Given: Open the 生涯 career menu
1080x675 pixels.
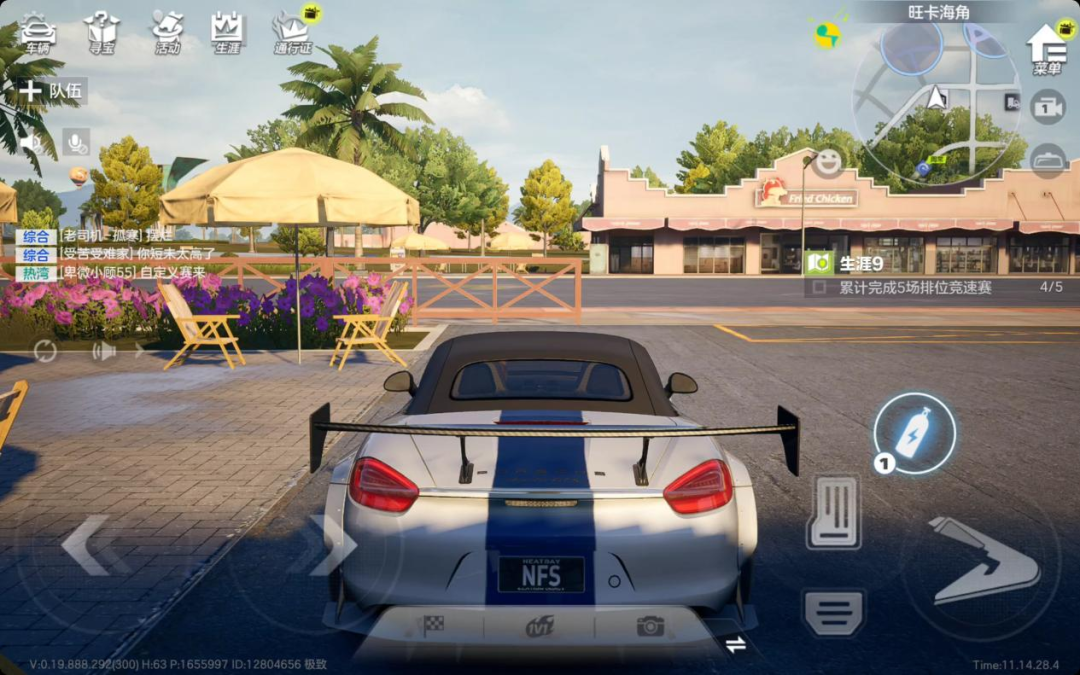Looking at the screenshot, I should pyautogui.click(x=227, y=32).
